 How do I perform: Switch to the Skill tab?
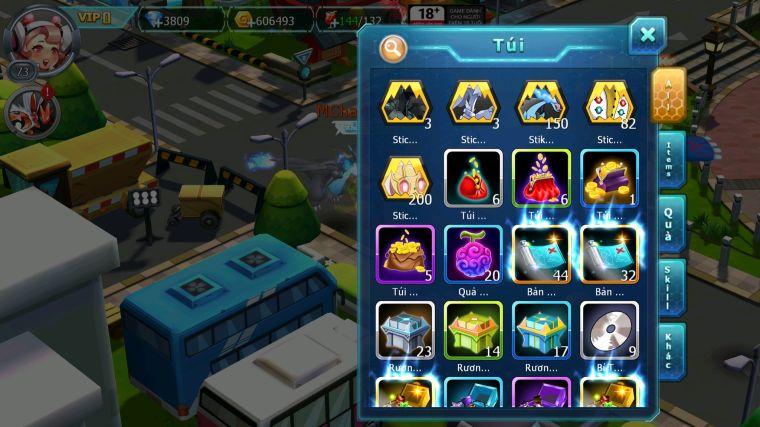[671, 286]
